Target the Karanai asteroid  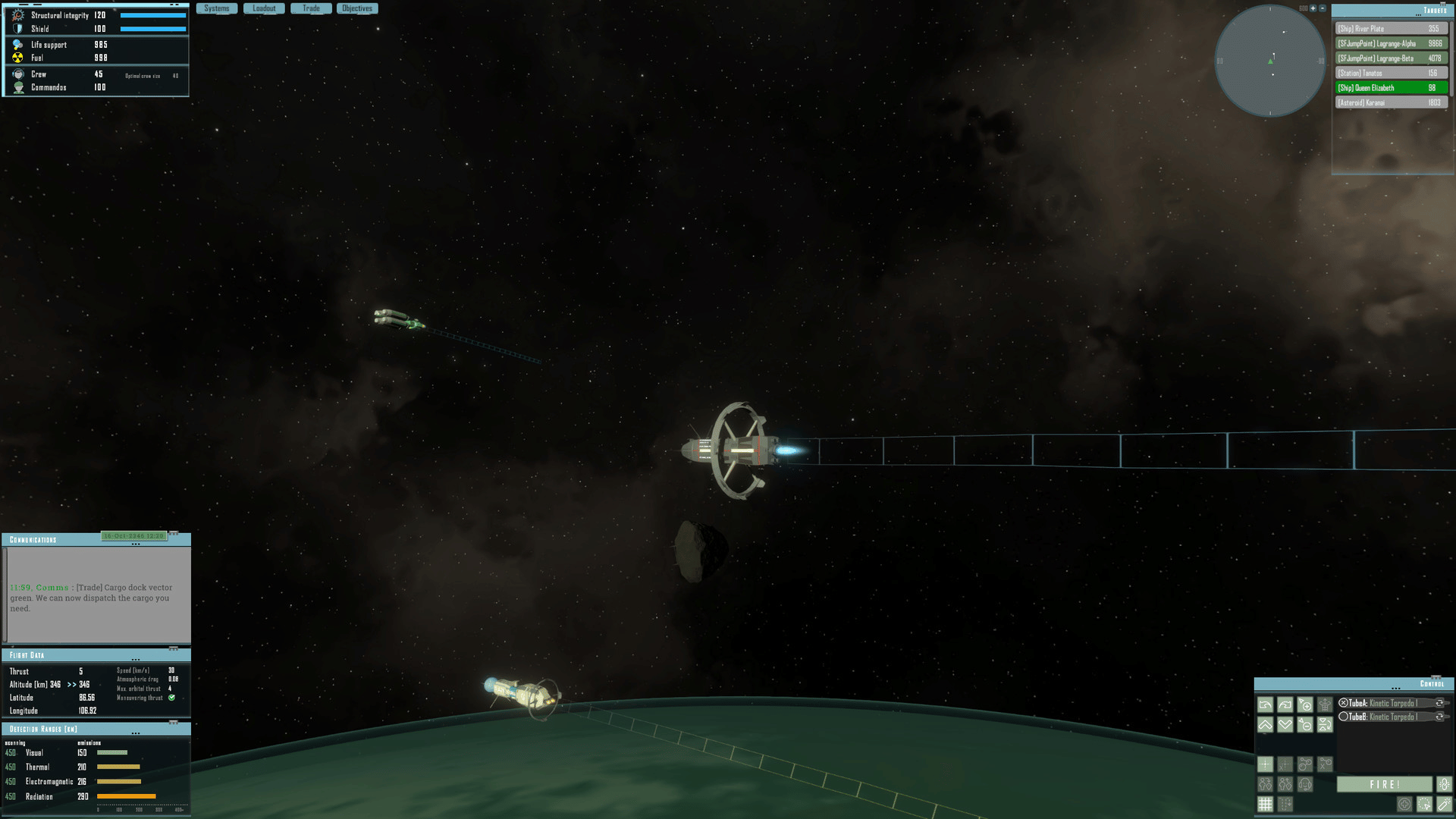tap(1391, 103)
